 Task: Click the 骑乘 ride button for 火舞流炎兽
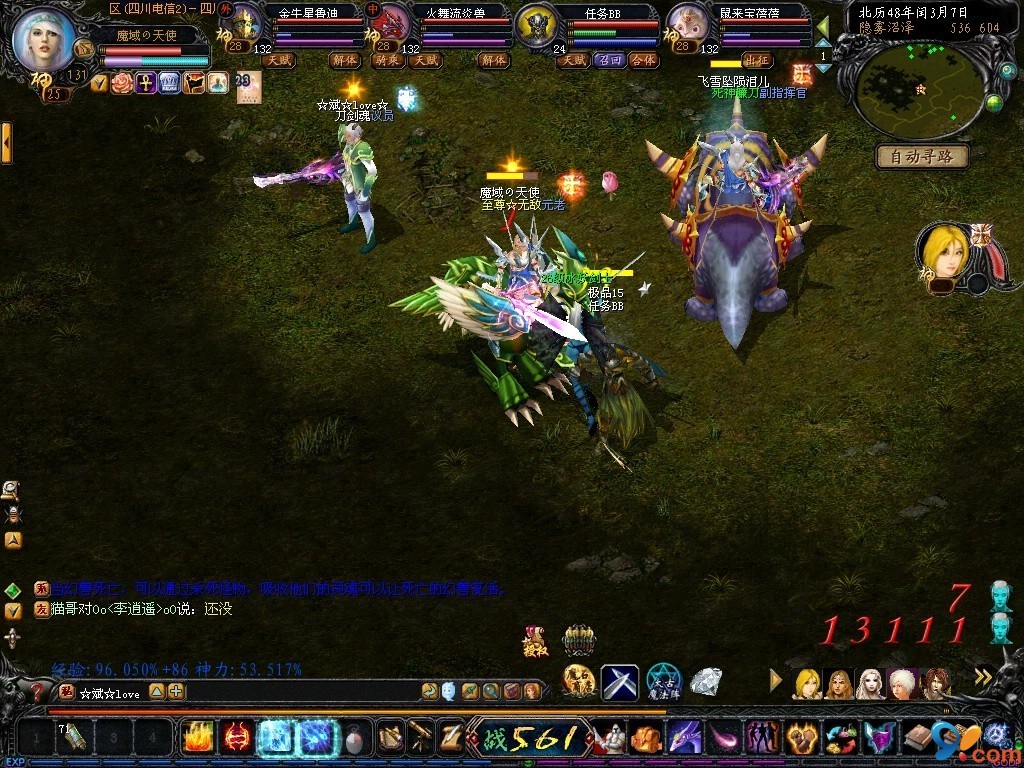point(387,60)
